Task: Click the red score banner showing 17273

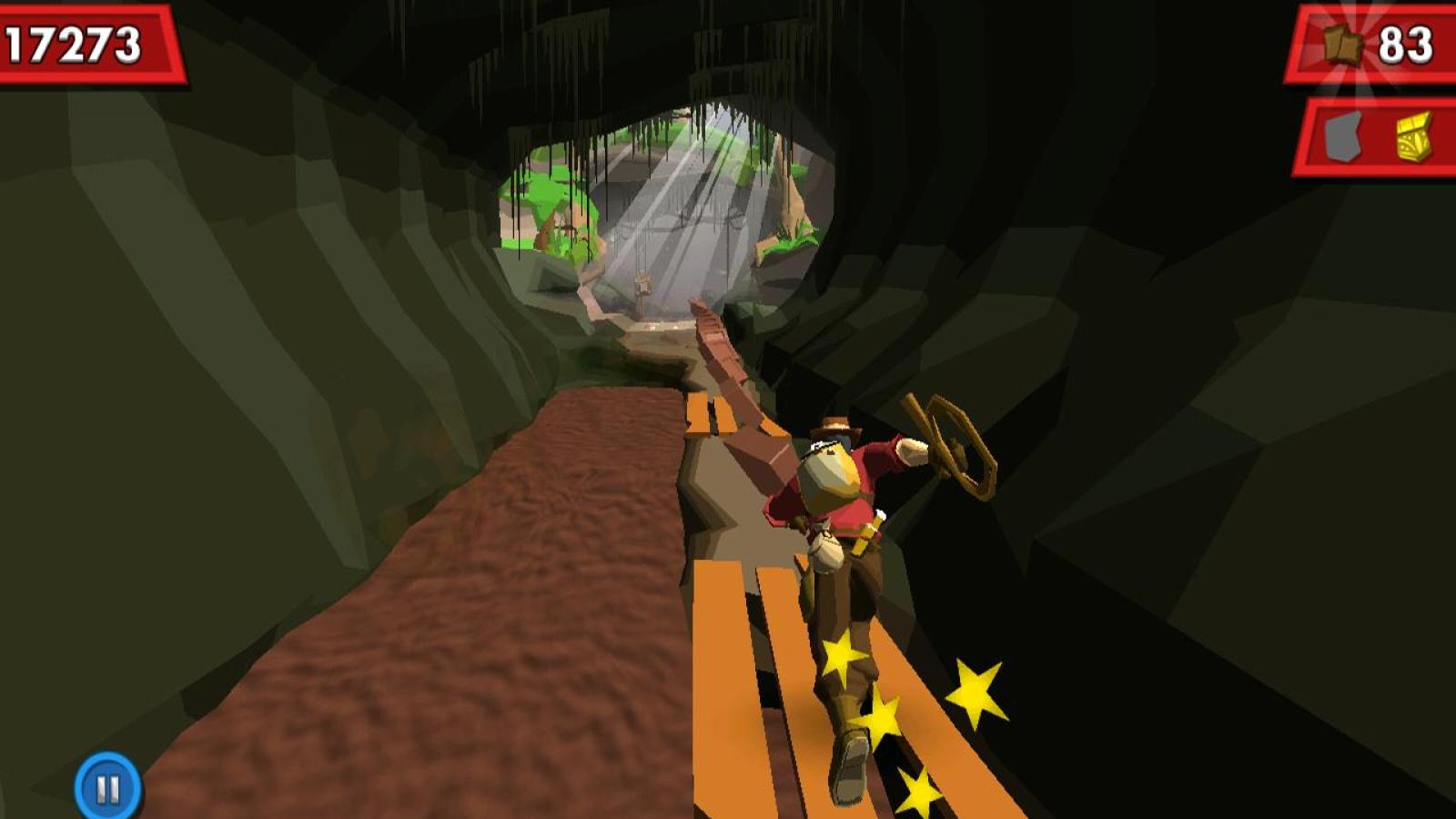Action: [x=86, y=41]
